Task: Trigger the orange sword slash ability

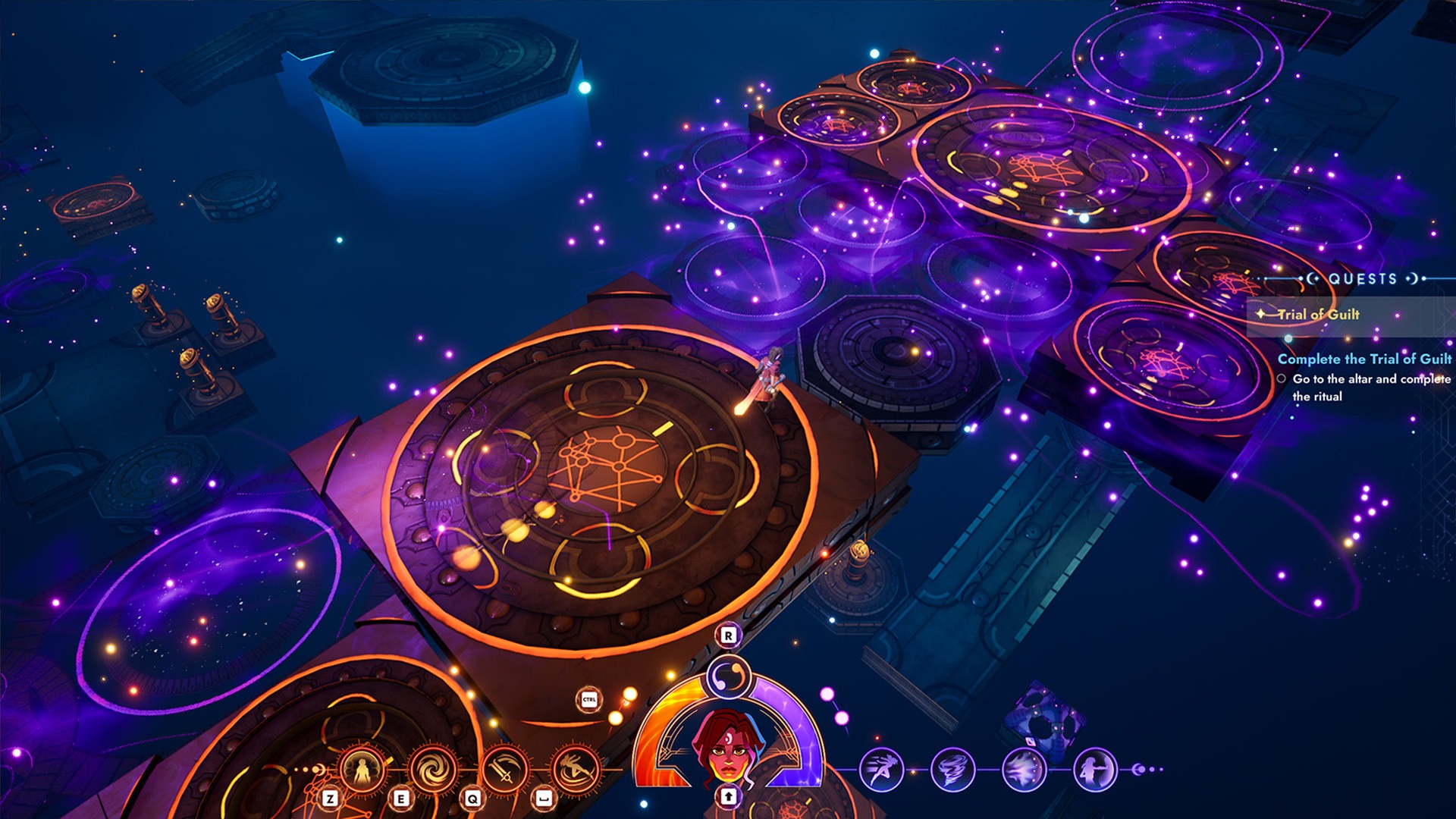Action: point(505,770)
